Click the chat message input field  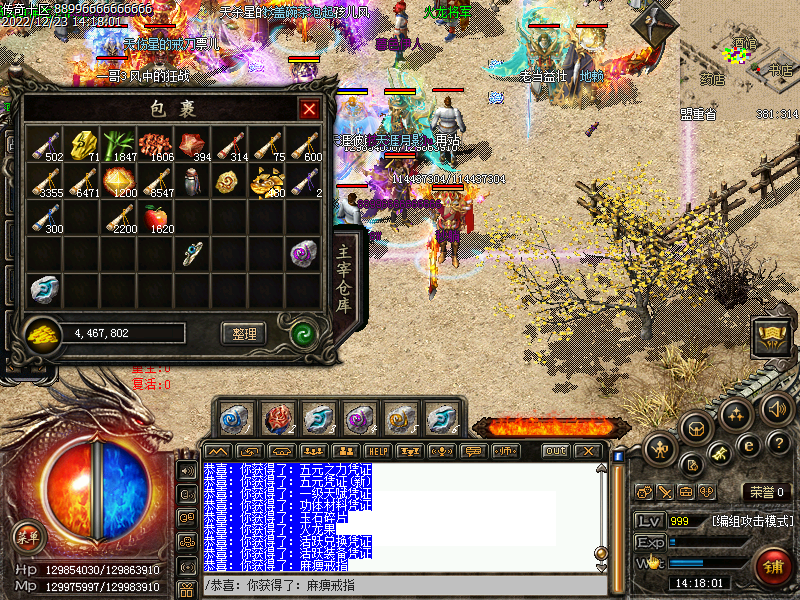pos(400,585)
